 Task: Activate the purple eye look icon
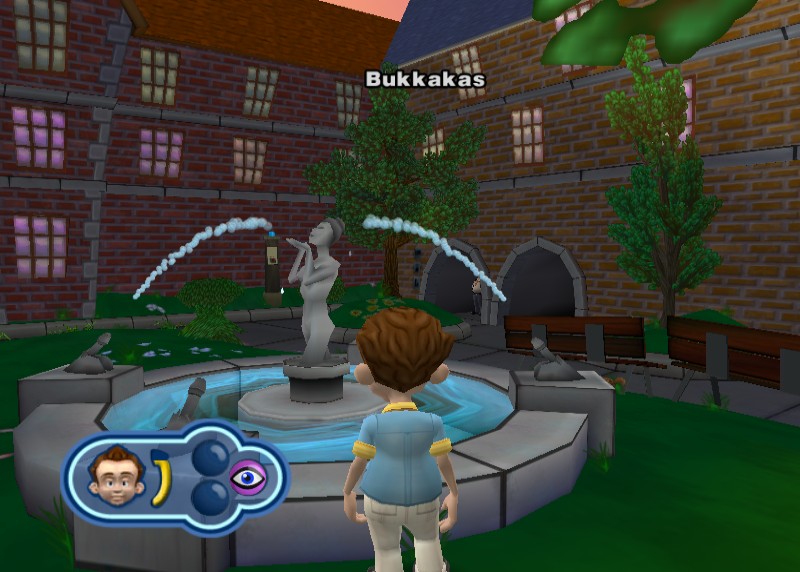pos(248,477)
